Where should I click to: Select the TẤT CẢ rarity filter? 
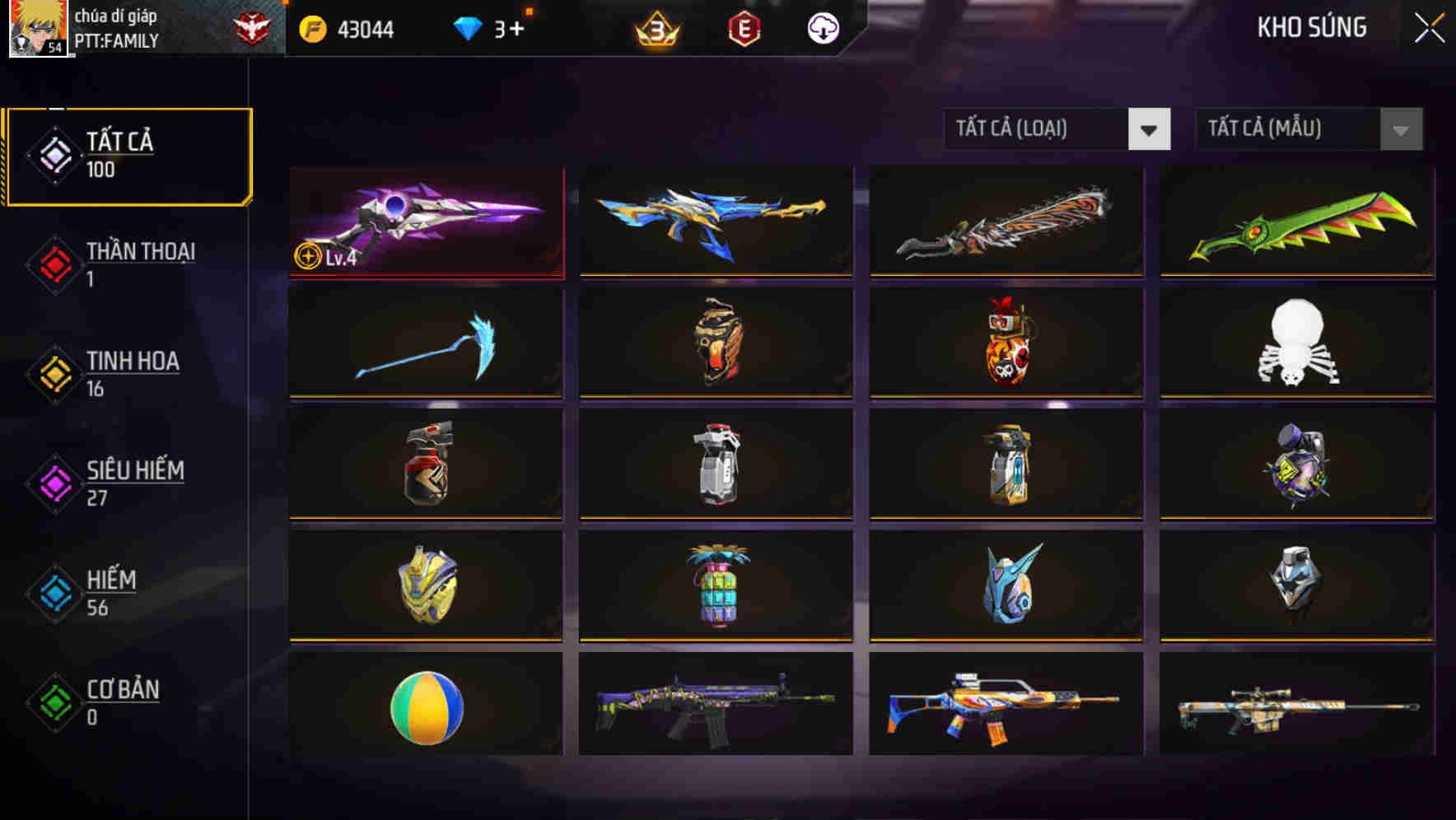pyautogui.click(x=128, y=153)
